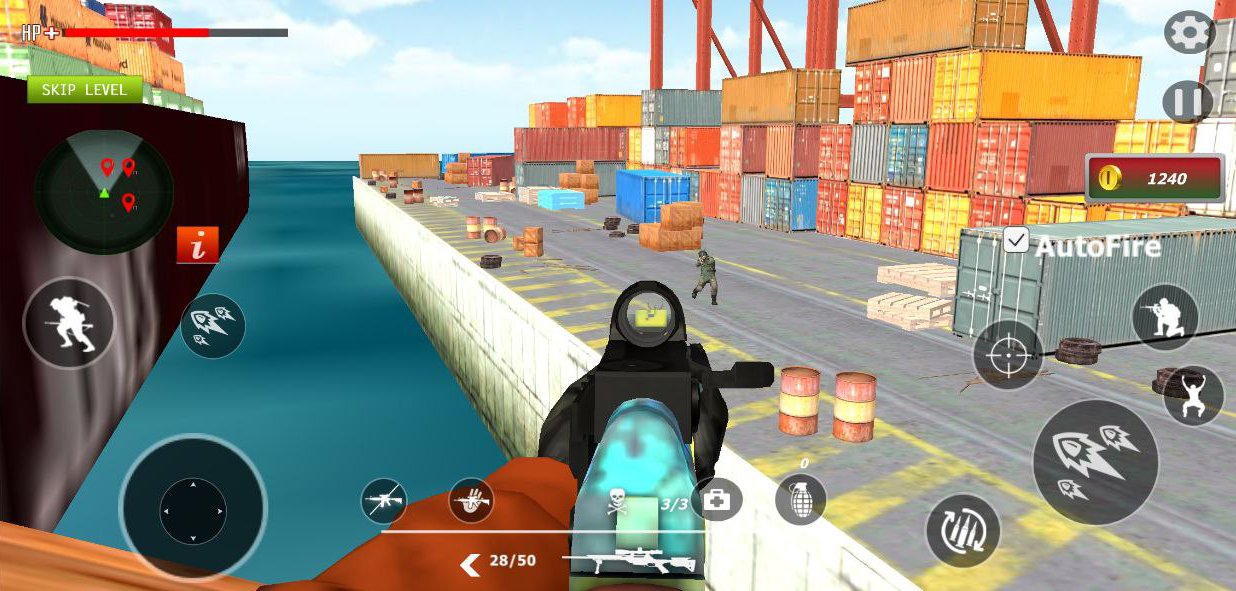Jump using the leaping figure button

1193,395
